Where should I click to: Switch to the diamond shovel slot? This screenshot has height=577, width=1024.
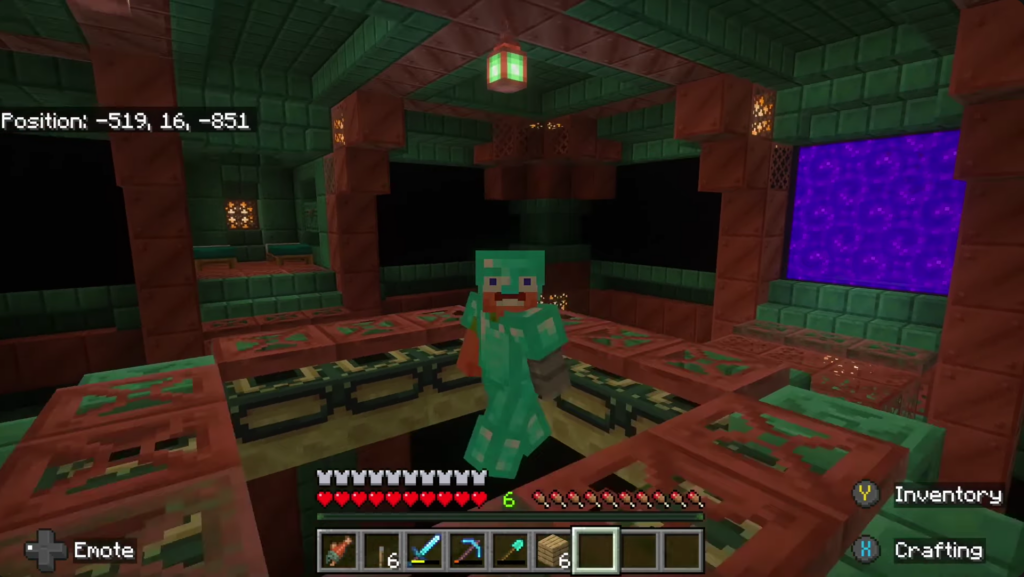[510, 551]
